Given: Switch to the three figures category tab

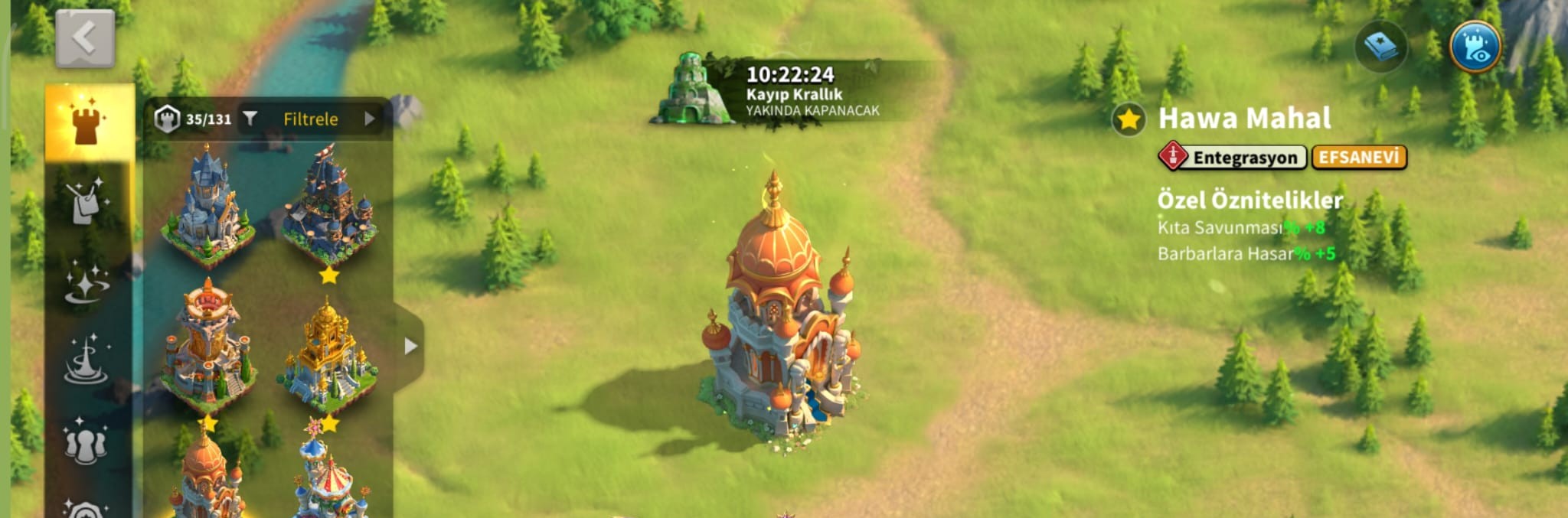Looking at the screenshot, I should (x=86, y=442).
